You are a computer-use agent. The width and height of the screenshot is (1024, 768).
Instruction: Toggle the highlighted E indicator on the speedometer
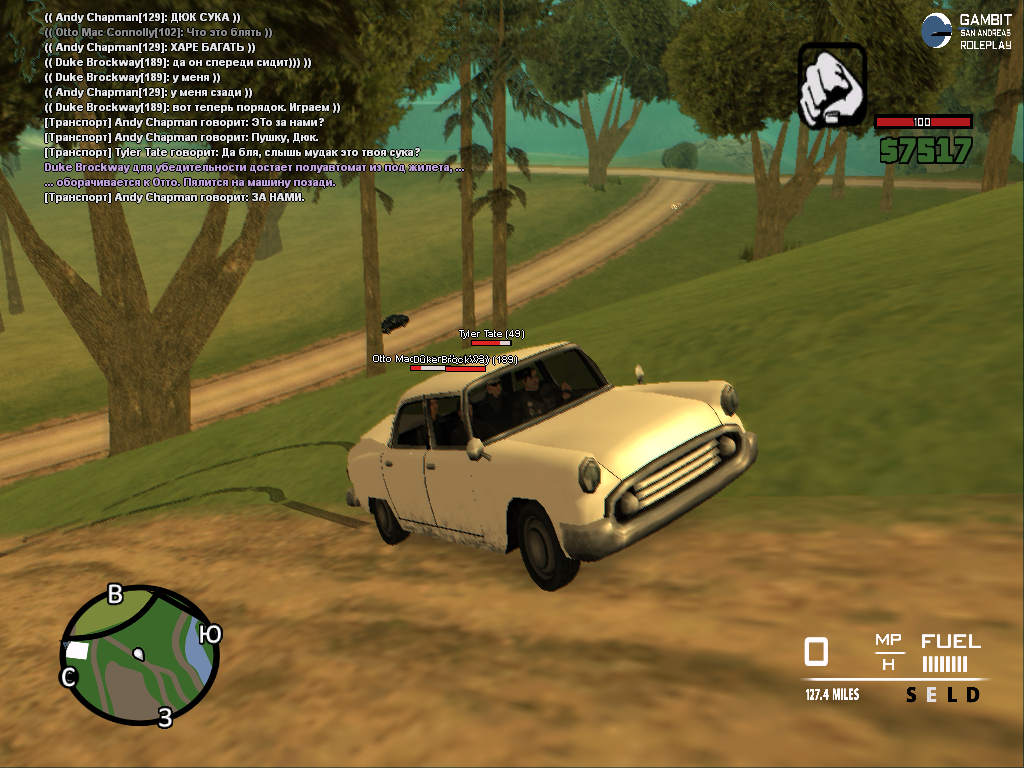932,695
